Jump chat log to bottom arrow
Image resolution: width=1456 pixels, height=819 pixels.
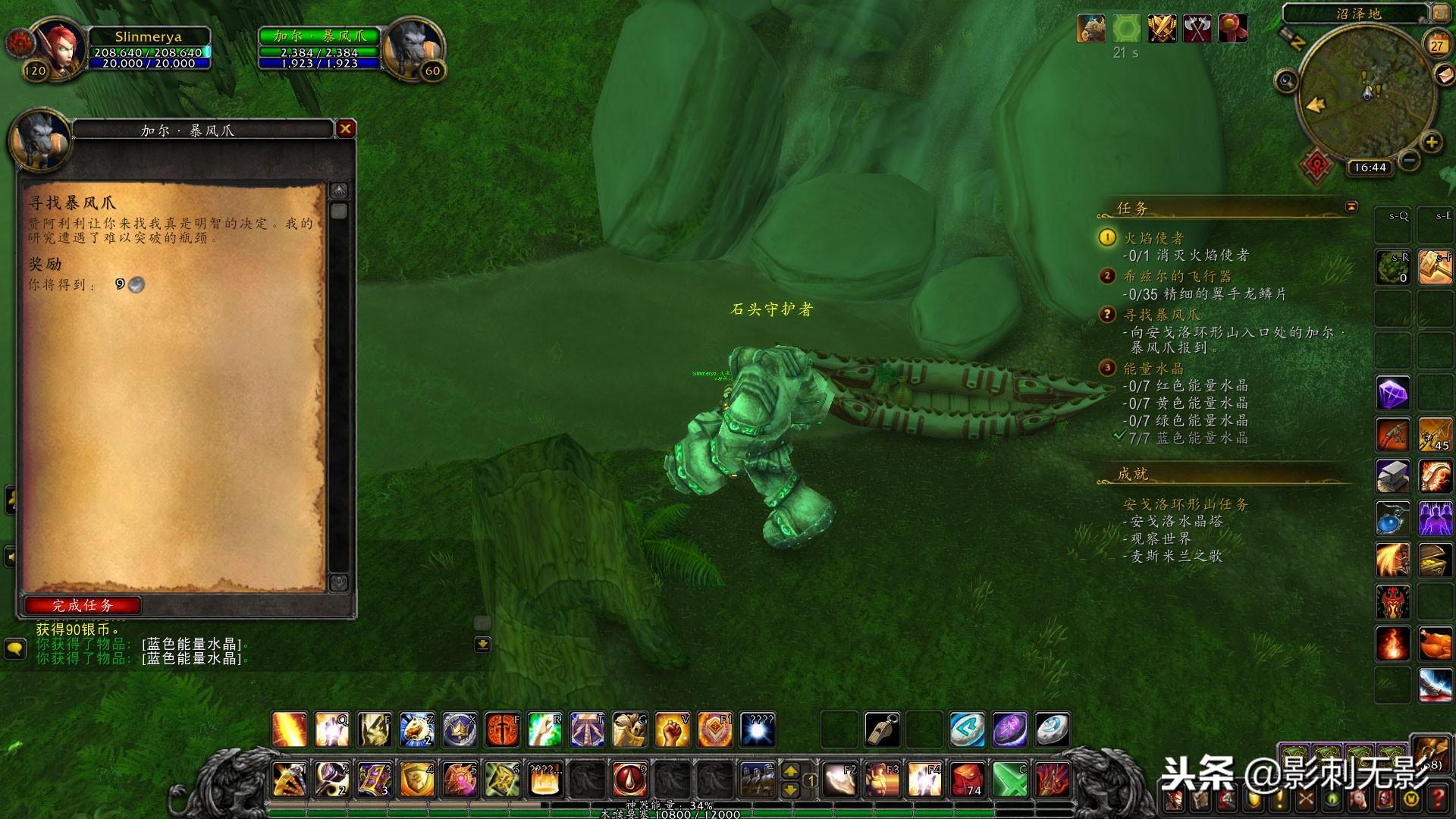482,645
